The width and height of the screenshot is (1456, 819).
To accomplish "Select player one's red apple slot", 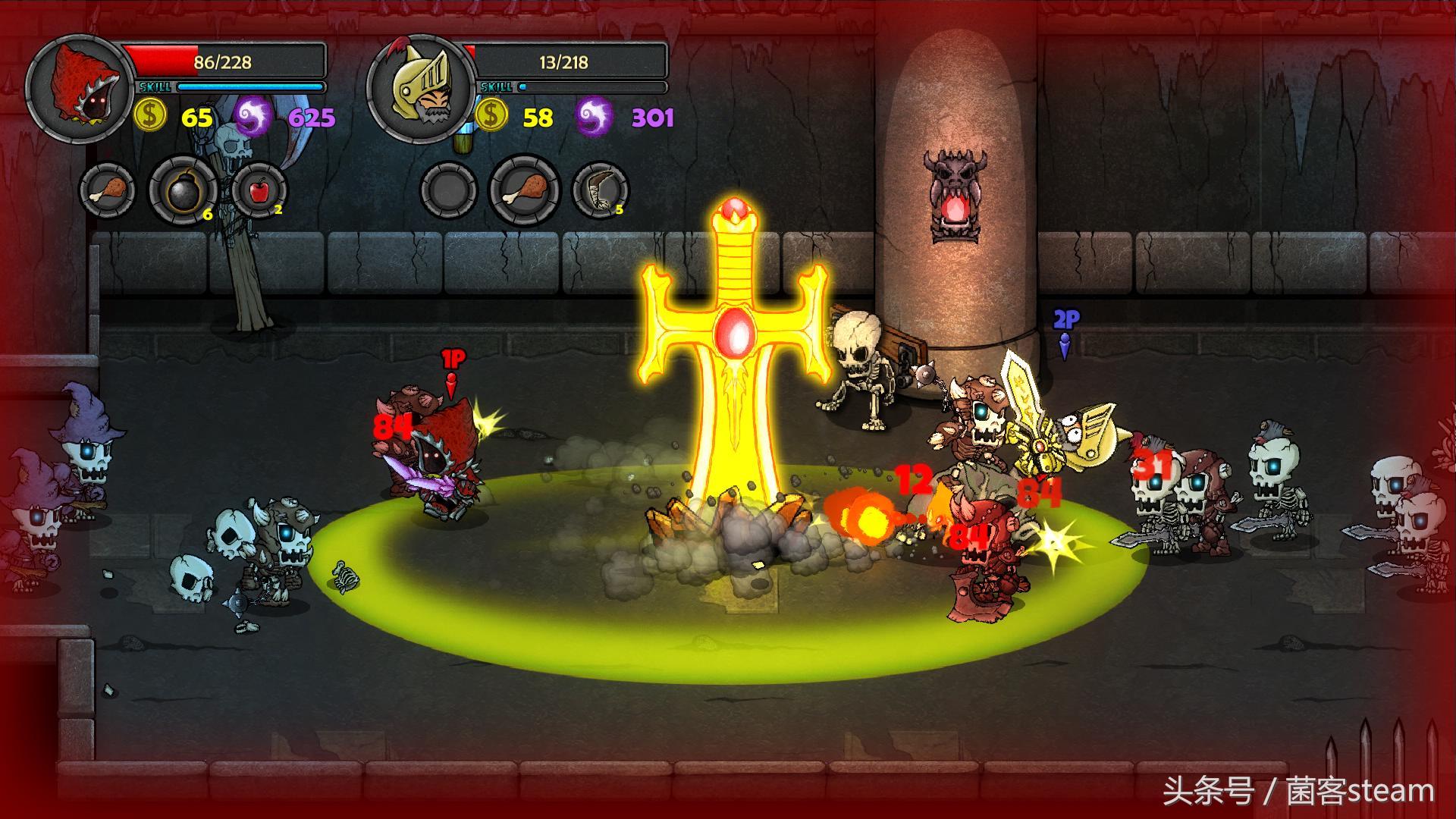I will [x=259, y=190].
